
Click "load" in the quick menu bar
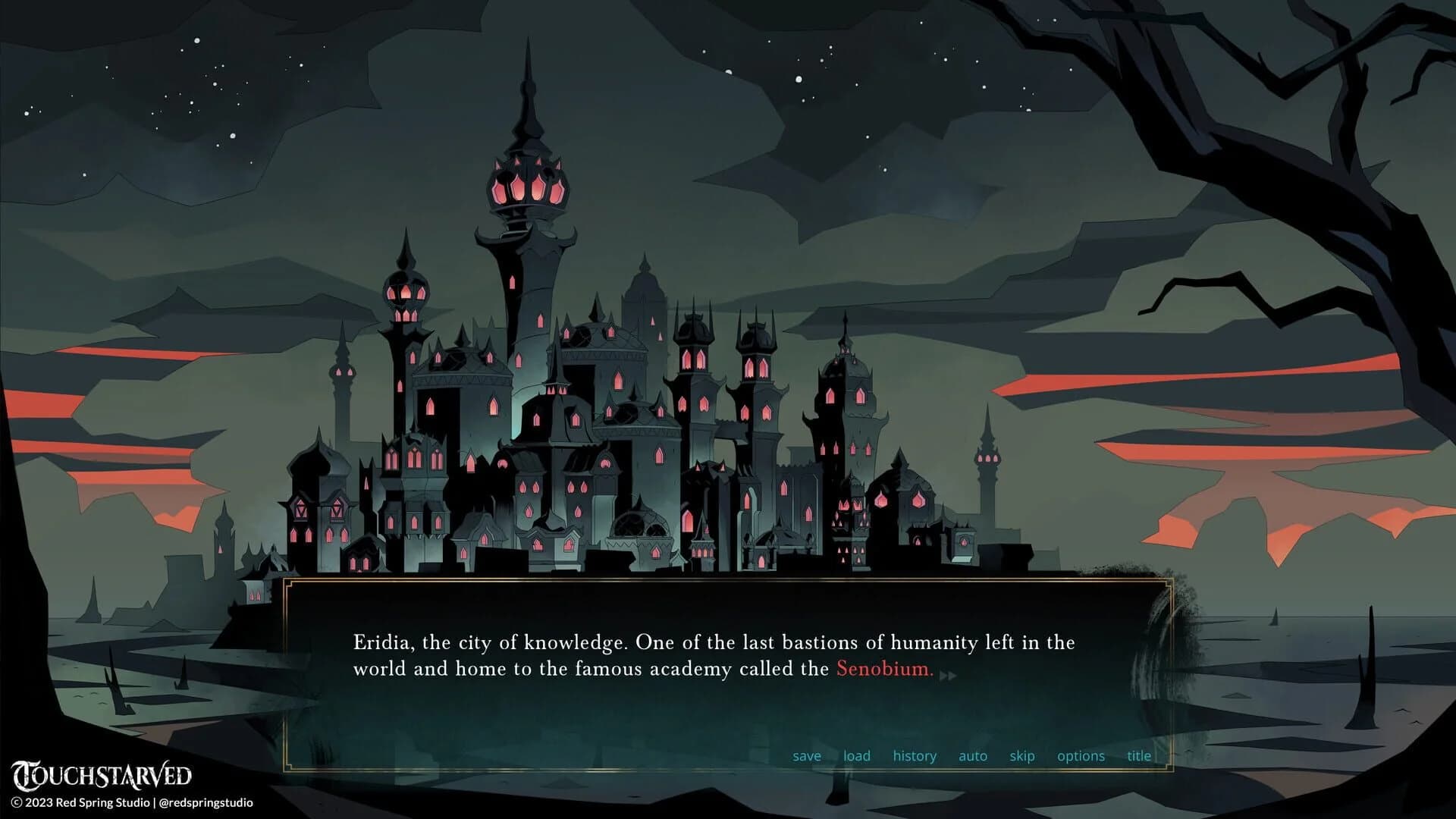pyautogui.click(x=856, y=755)
